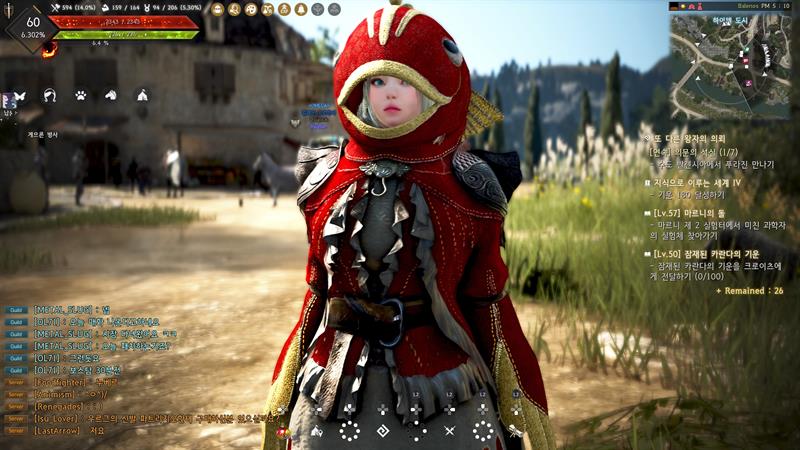Open the minimap
This screenshot has width=800, height=450.
[x=733, y=58]
